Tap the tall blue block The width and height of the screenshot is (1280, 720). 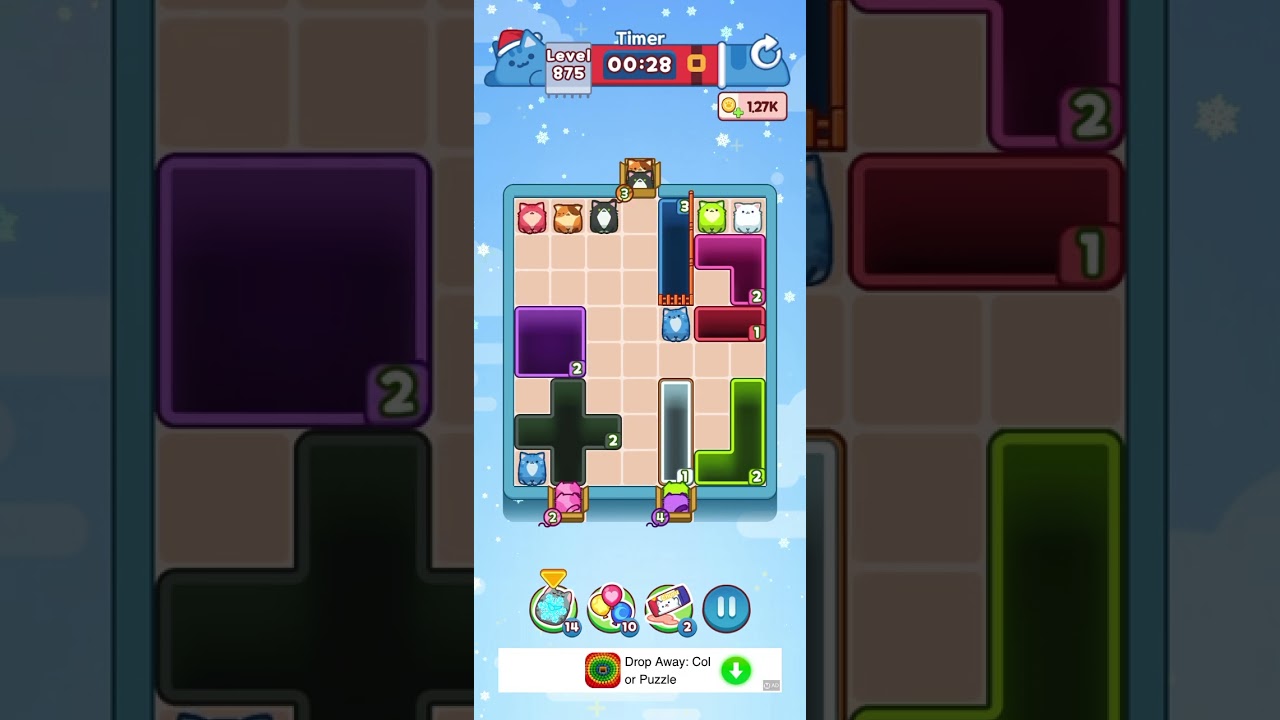(x=675, y=250)
